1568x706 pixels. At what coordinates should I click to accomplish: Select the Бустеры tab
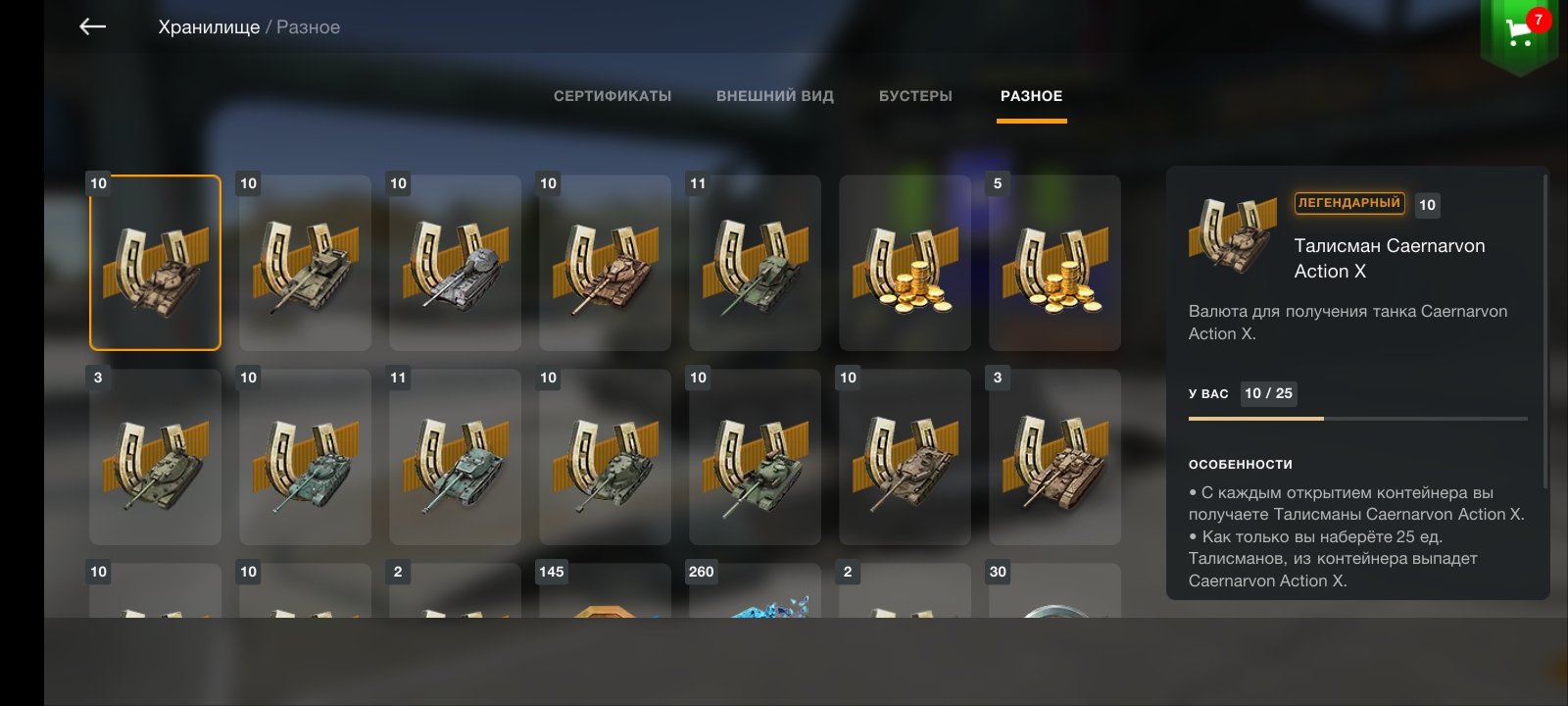click(x=915, y=96)
